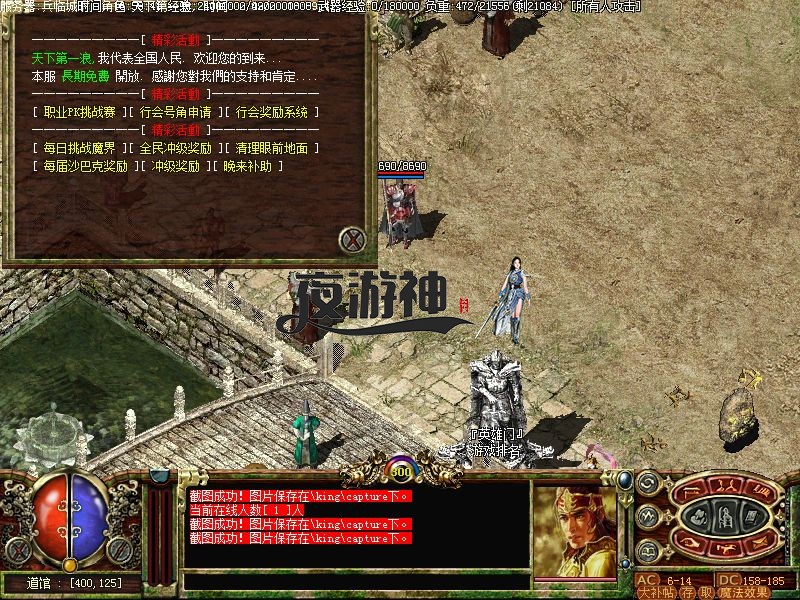The height and width of the screenshot is (600, 800).
Task: Open the 行会奖励系统 option
Action: [272, 113]
